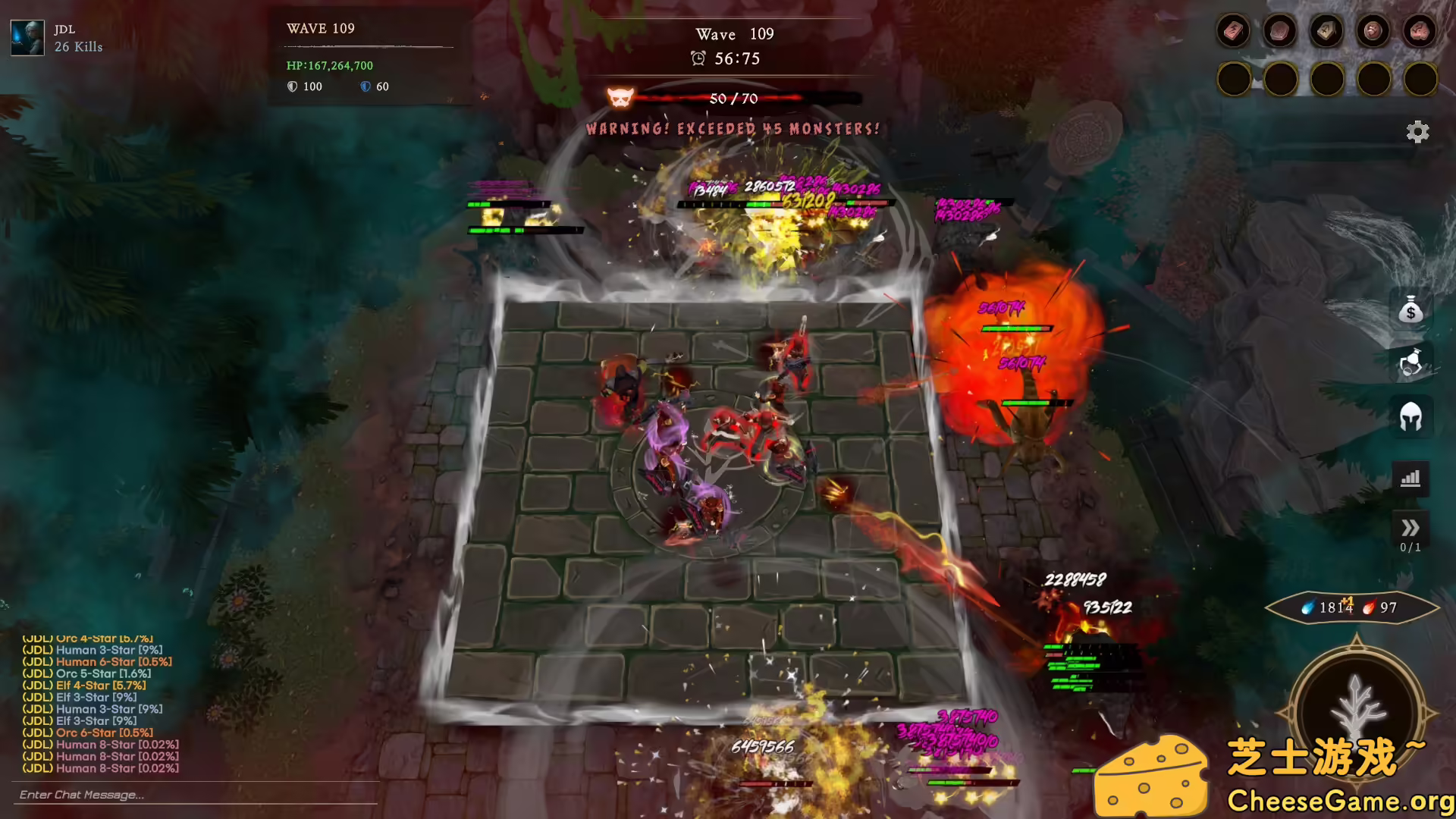Open settings with the gear icon
Viewport: 1456px width, 819px height.
pos(1417,132)
